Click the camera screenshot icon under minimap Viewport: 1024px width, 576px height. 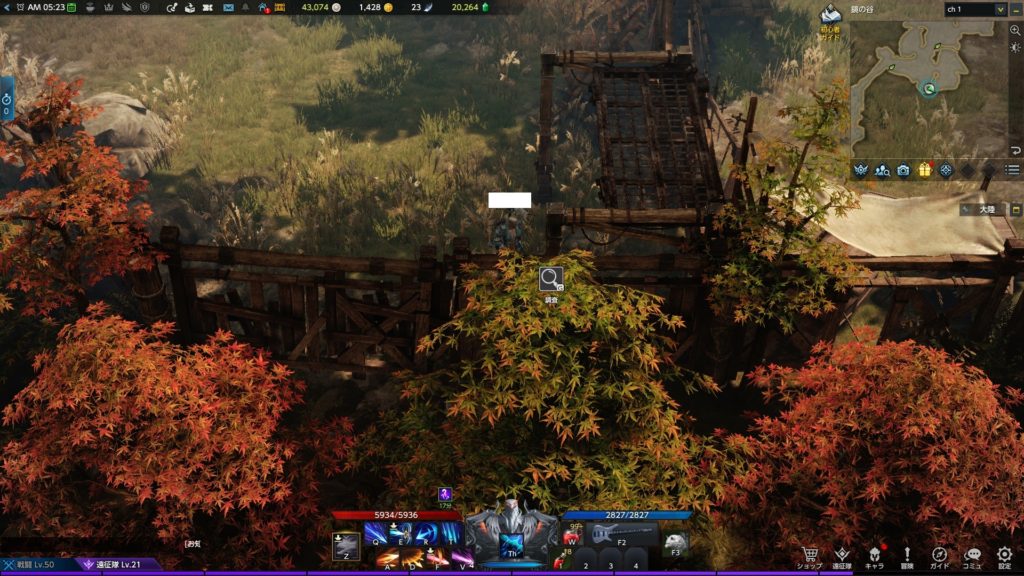903,170
